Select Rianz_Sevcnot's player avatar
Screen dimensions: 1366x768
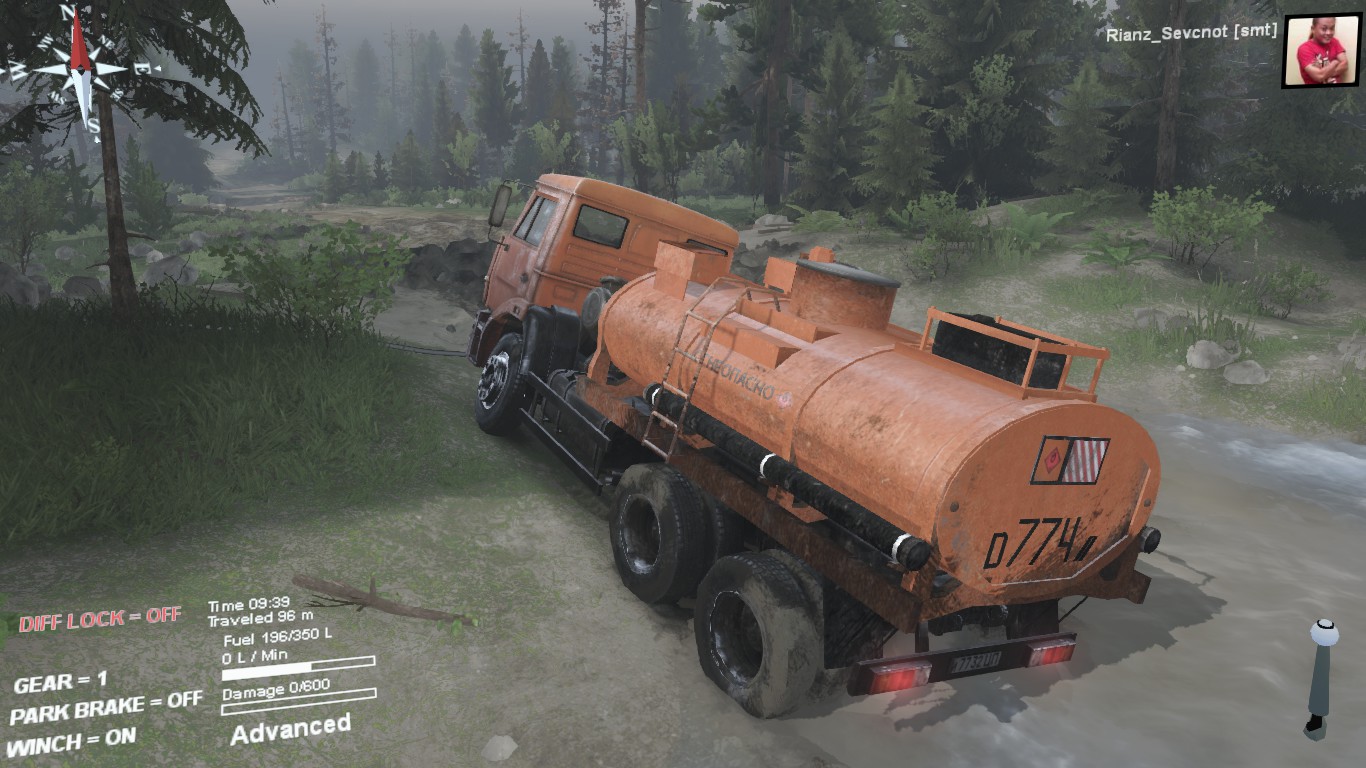(x=1320, y=50)
